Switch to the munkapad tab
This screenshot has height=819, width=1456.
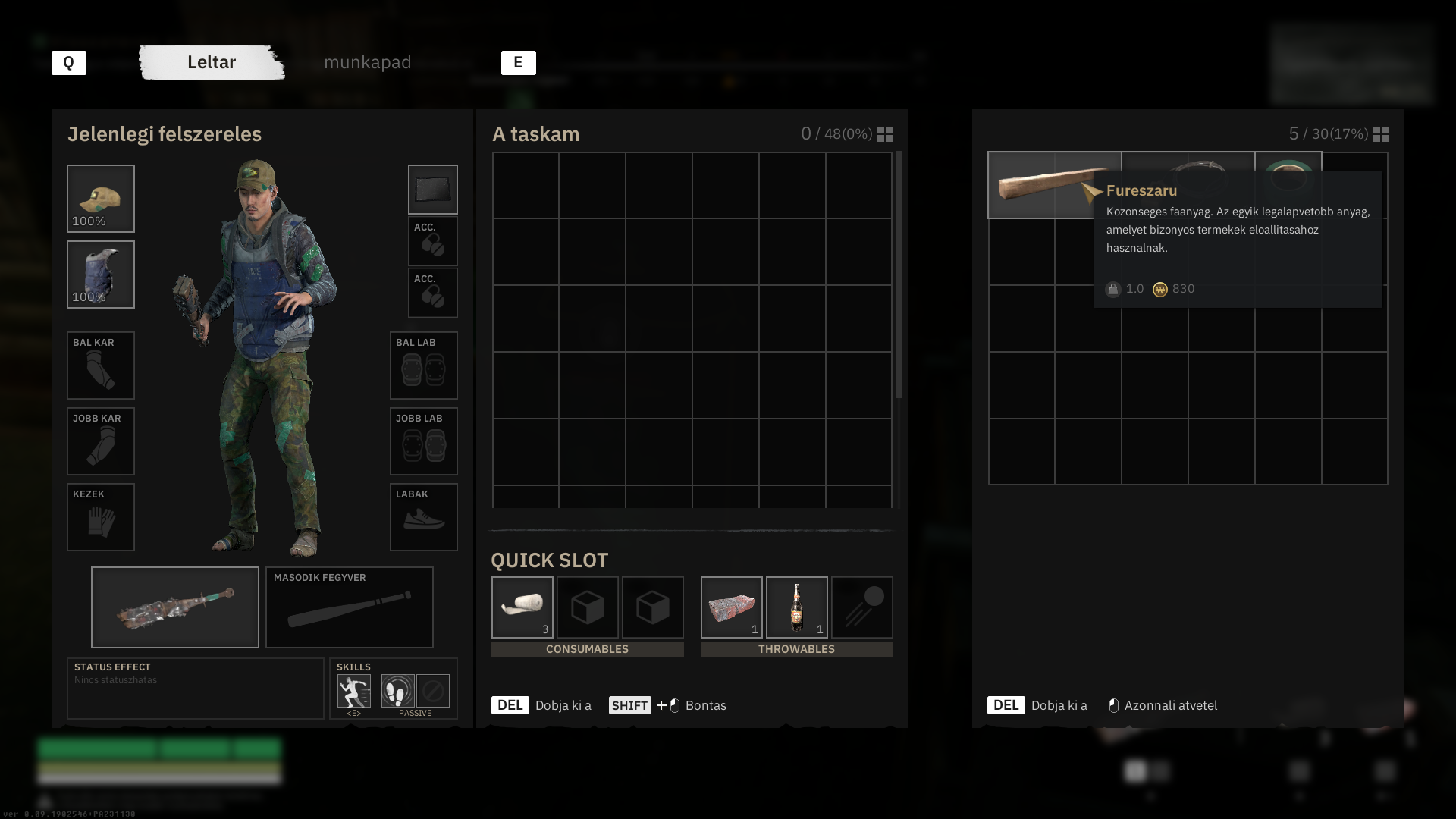click(367, 62)
